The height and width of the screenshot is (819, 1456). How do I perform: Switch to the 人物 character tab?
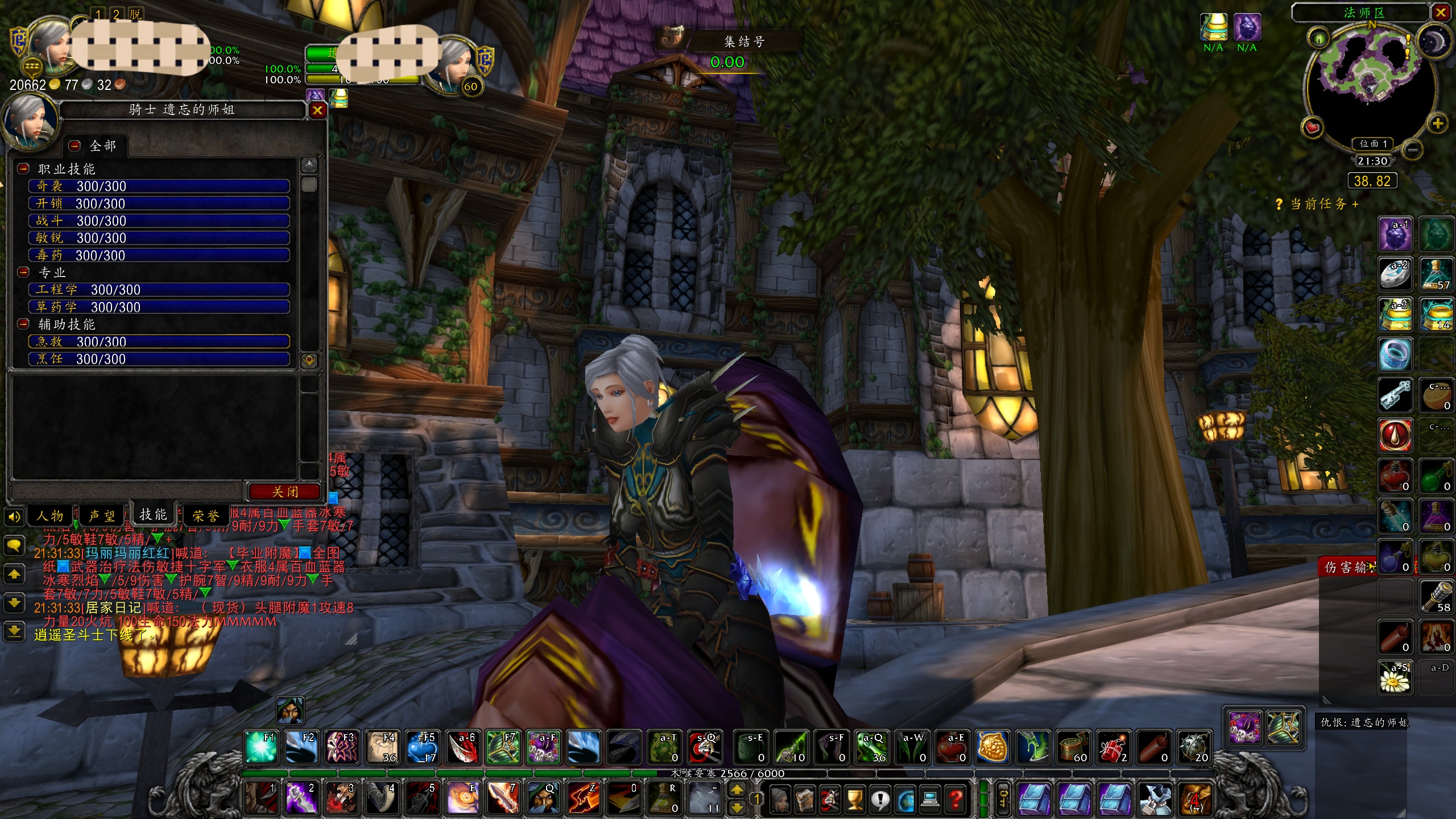click(49, 516)
